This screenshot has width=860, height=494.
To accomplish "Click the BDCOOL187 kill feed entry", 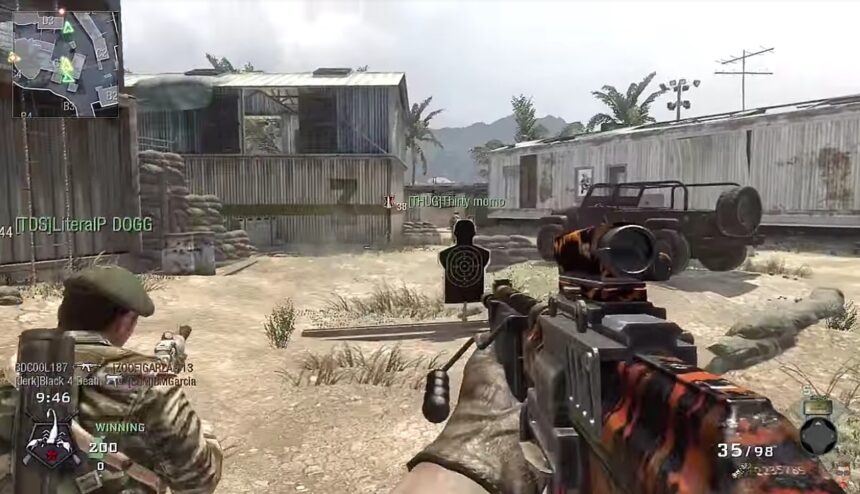I will [x=42, y=368].
